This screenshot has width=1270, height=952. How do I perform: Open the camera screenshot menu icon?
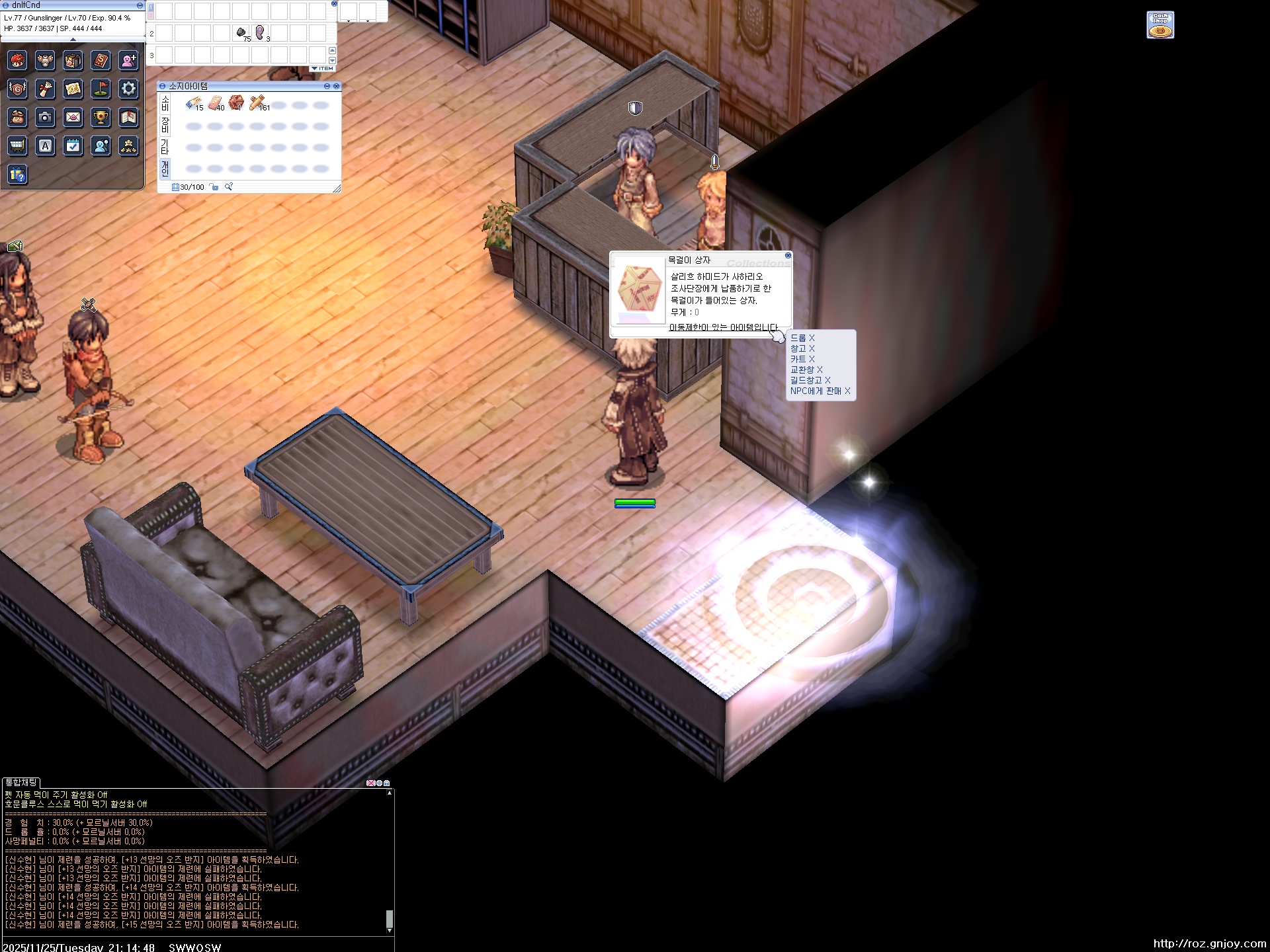[45, 118]
